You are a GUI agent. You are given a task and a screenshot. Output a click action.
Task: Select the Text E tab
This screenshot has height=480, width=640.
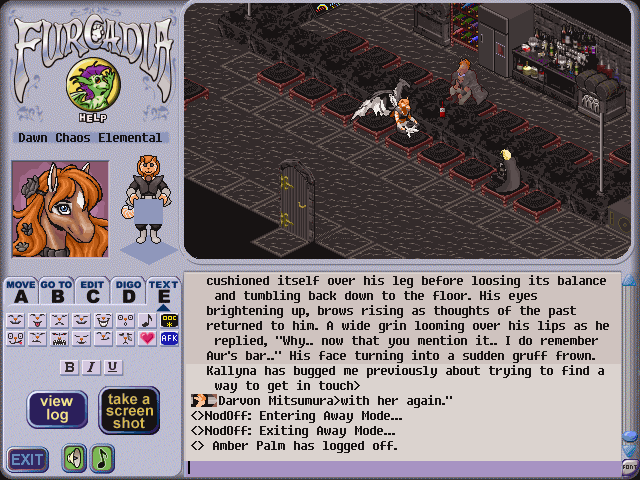163,291
